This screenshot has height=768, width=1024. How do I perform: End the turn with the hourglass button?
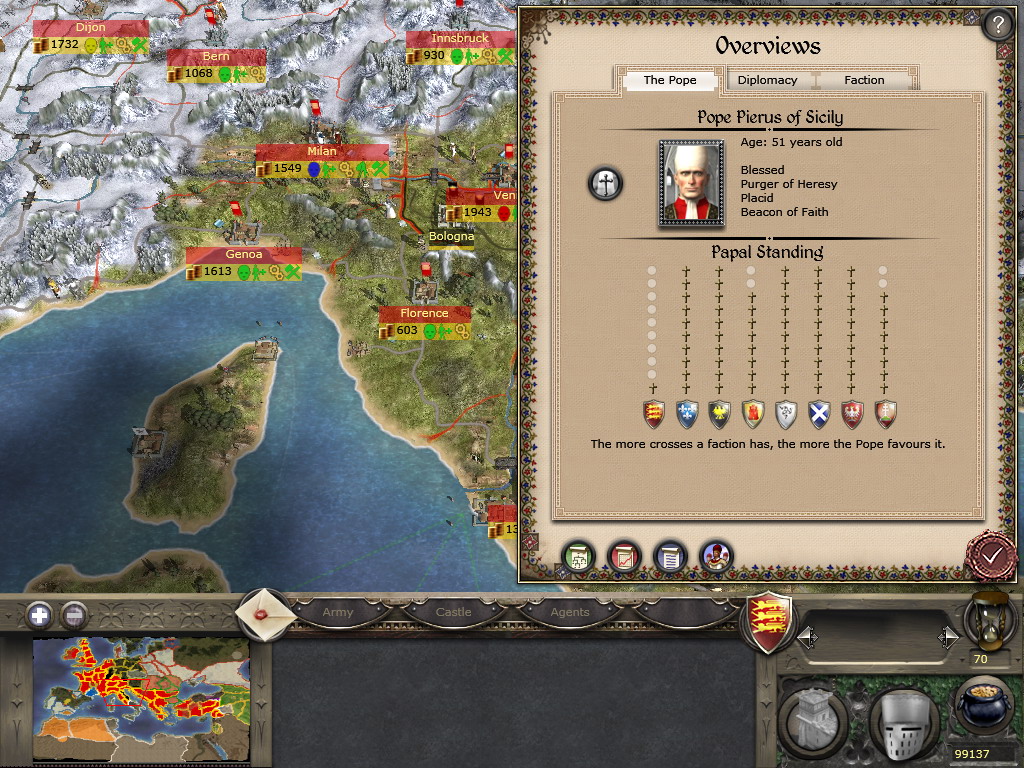(x=982, y=622)
